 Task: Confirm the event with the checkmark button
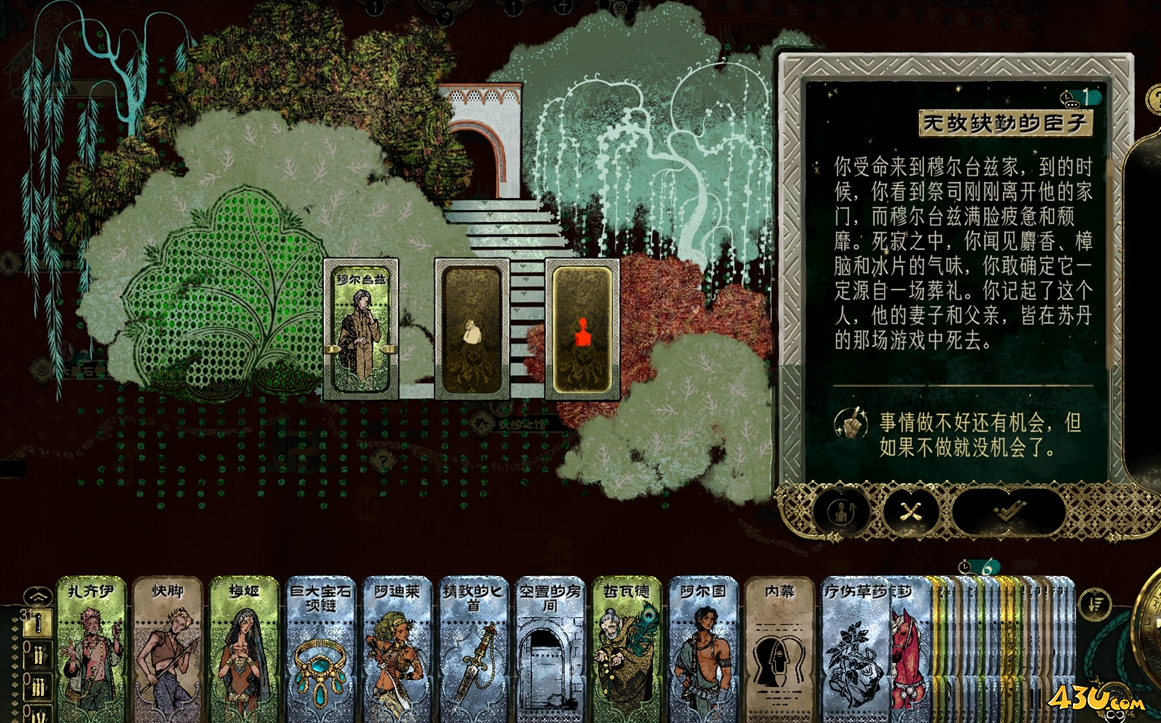tap(1008, 511)
